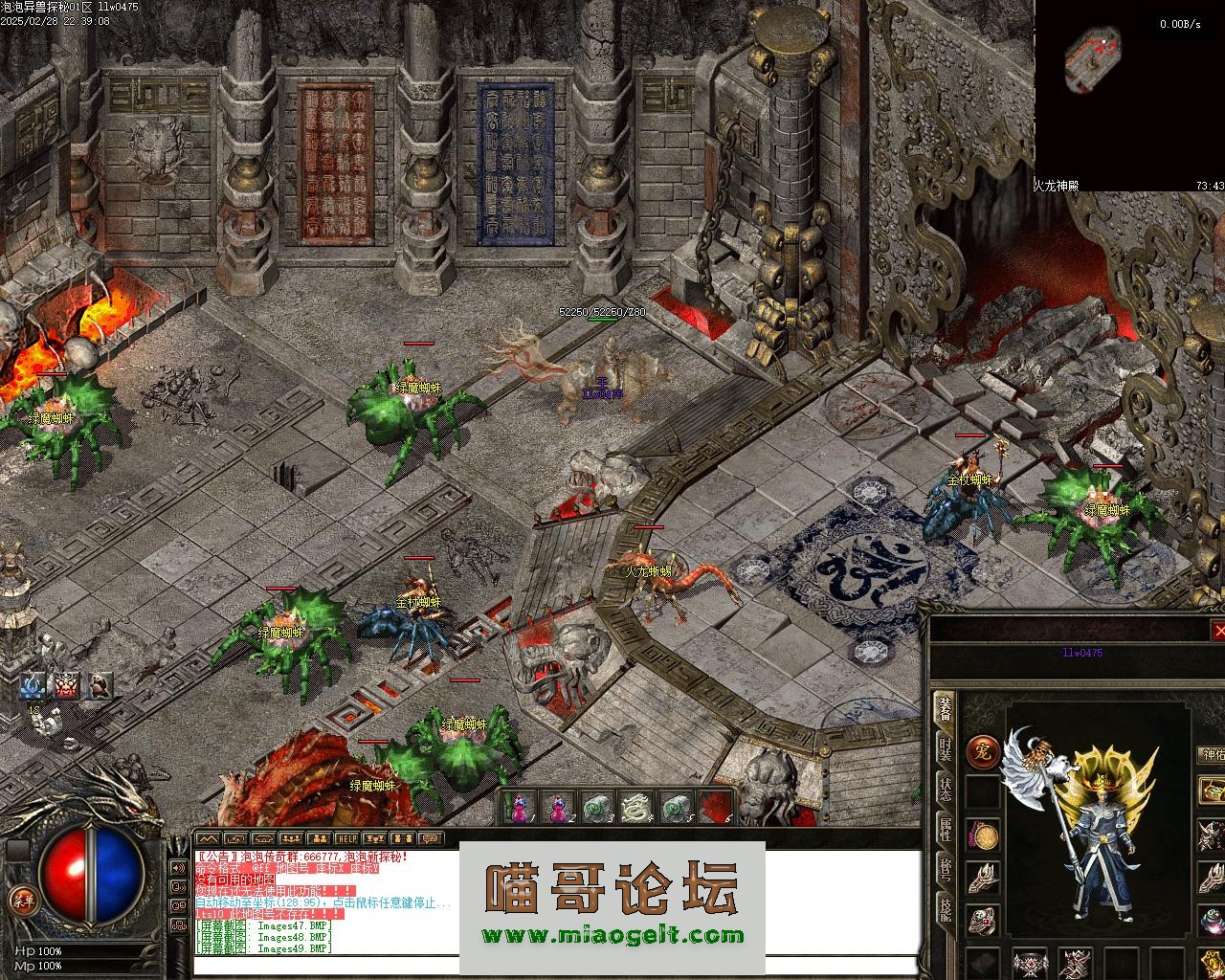Use the white dragon item in slot 4
1225x980 pixels.
[x=635, y=808]
